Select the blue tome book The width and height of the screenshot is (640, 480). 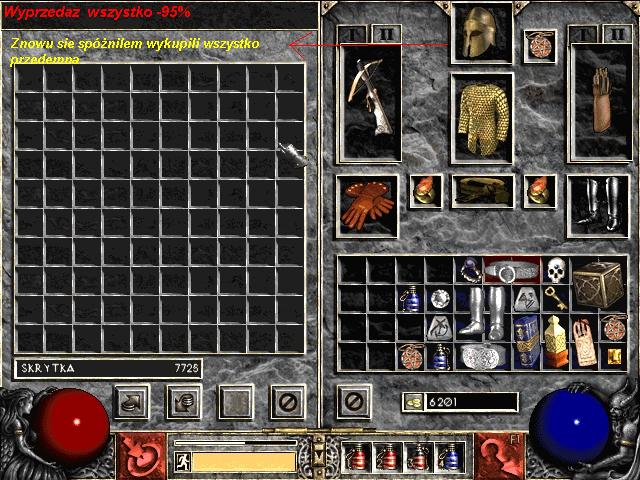[x=526, y=340]
